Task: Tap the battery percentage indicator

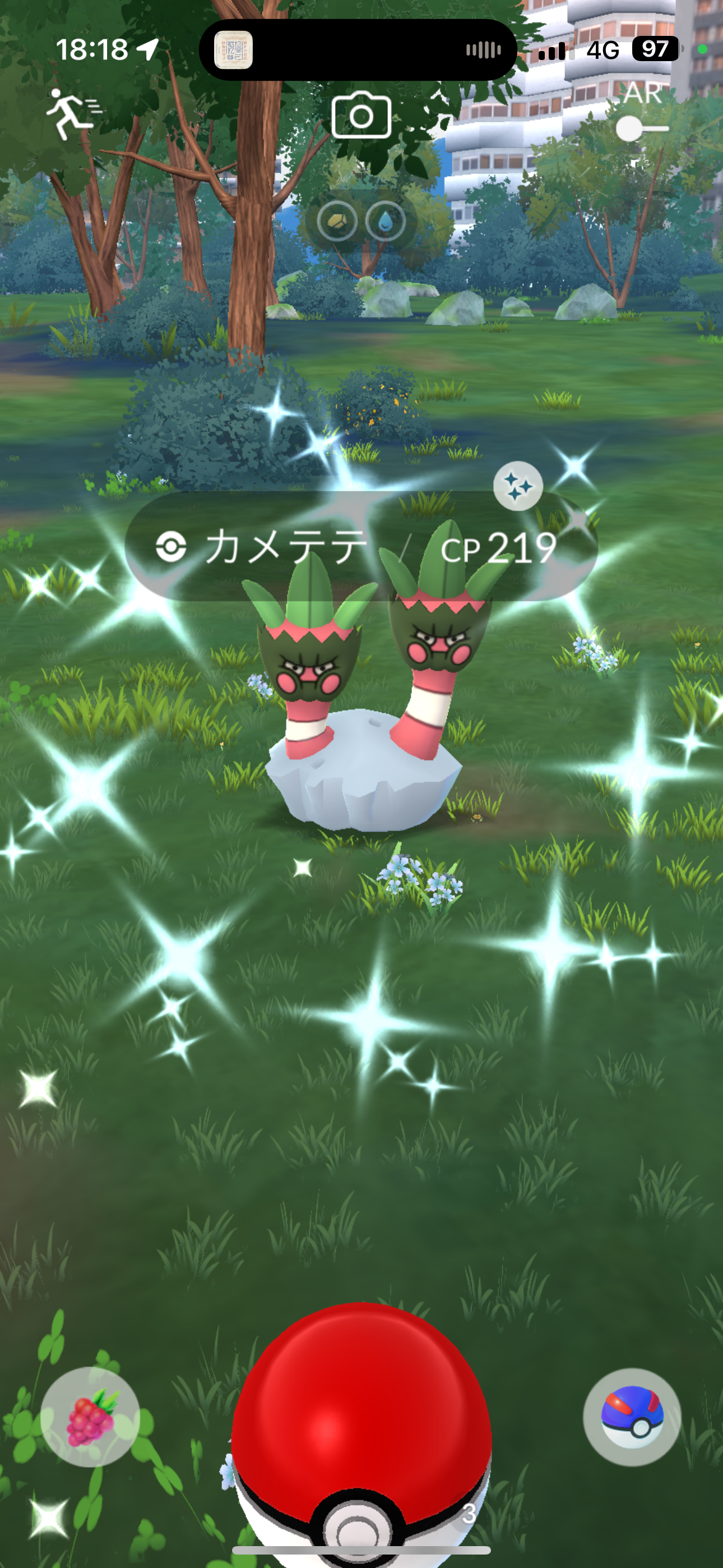Action: (654, 49)
